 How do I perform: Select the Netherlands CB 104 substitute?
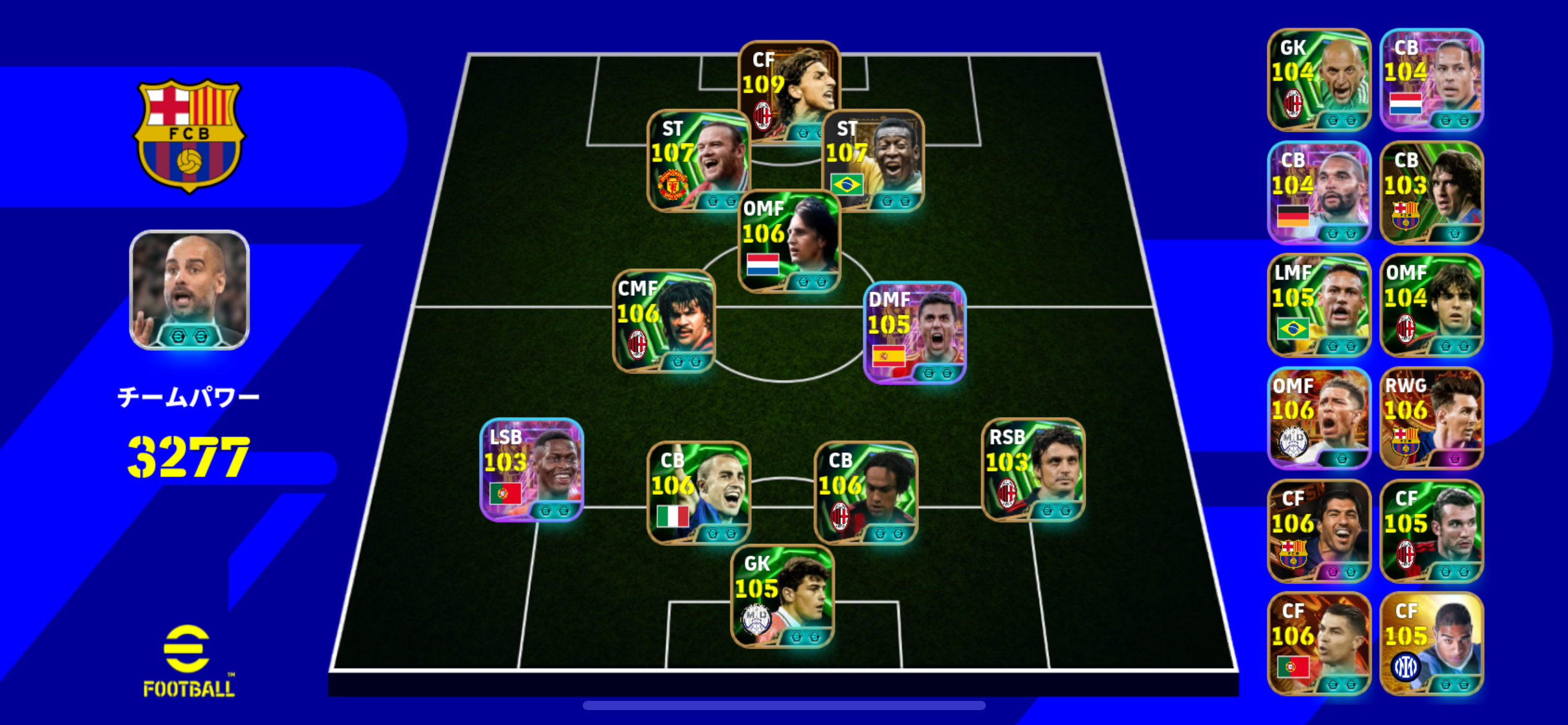1432,80
